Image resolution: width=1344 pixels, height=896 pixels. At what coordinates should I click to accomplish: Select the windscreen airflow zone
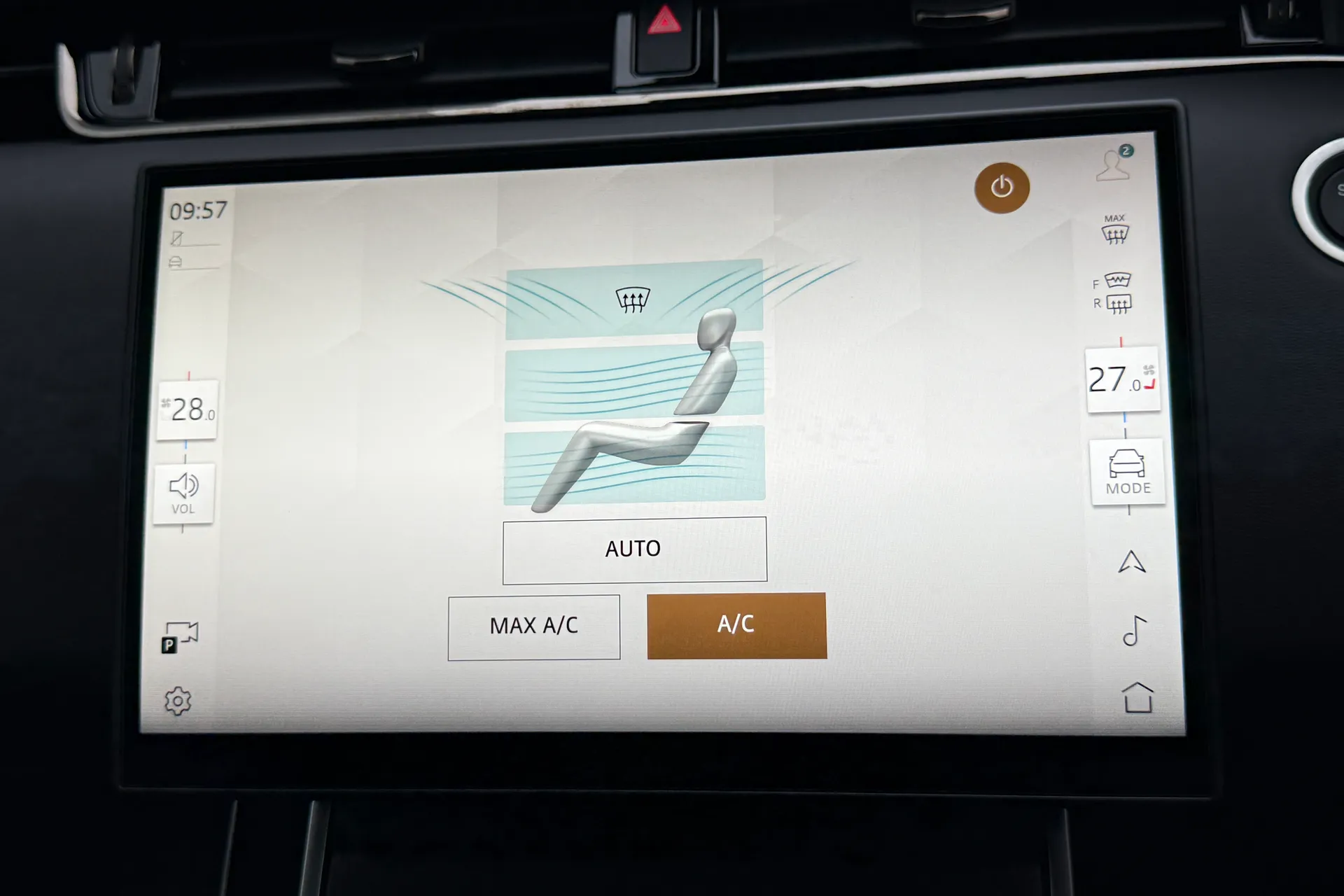click(x=633, y=300)
